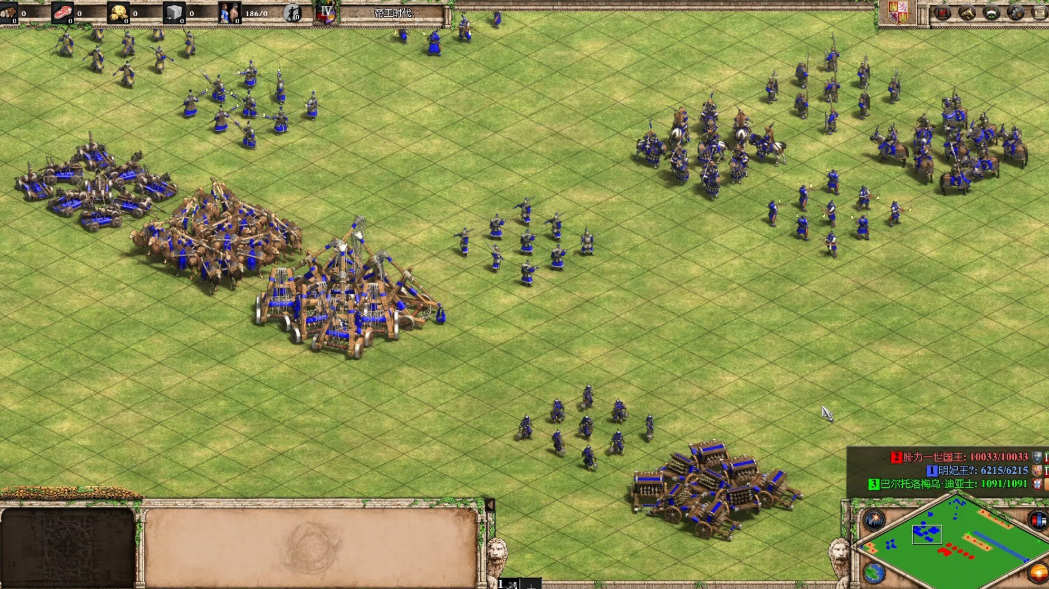
Task: Open the main menu scroll button
Action: [x=1039, y=13]
